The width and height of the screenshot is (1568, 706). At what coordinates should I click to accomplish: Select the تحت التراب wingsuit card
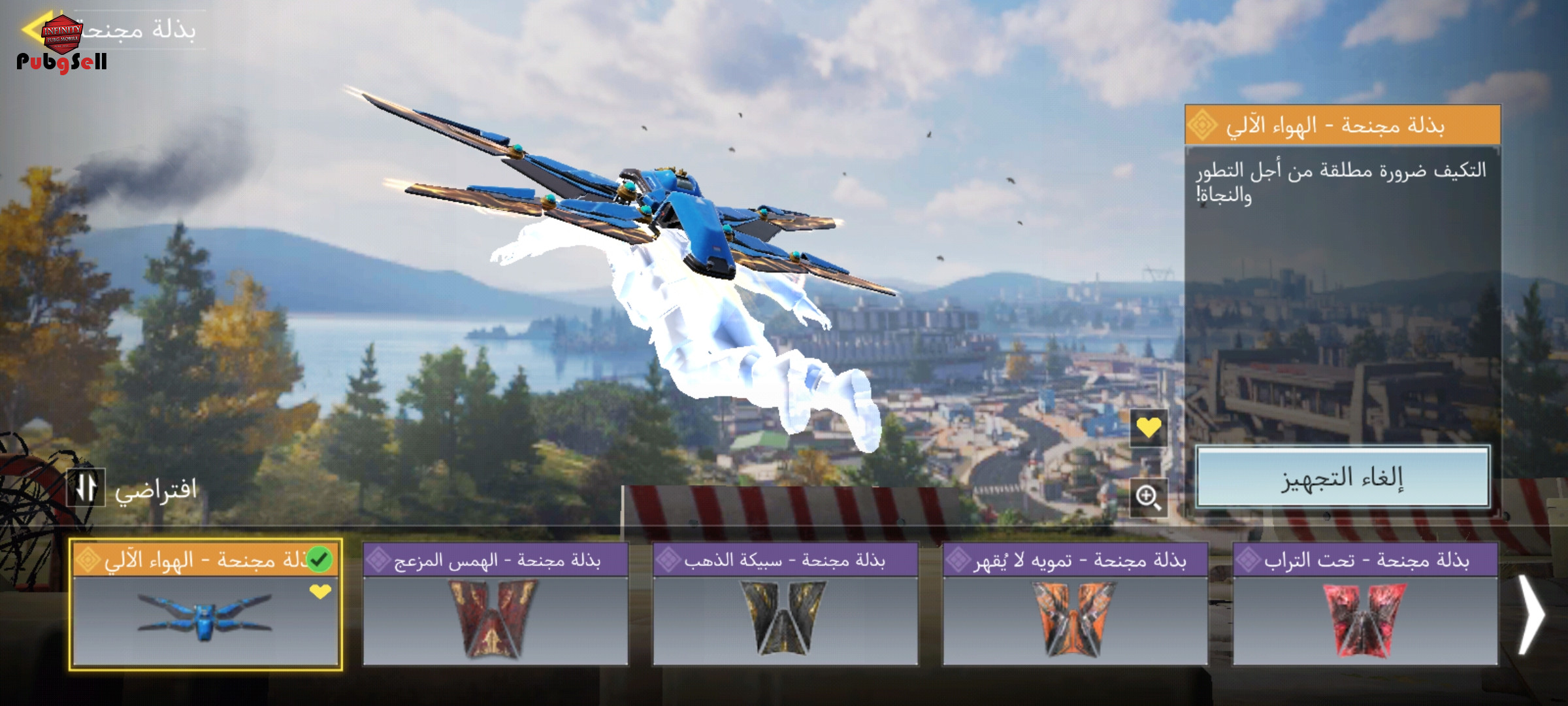pos(1365,605)
